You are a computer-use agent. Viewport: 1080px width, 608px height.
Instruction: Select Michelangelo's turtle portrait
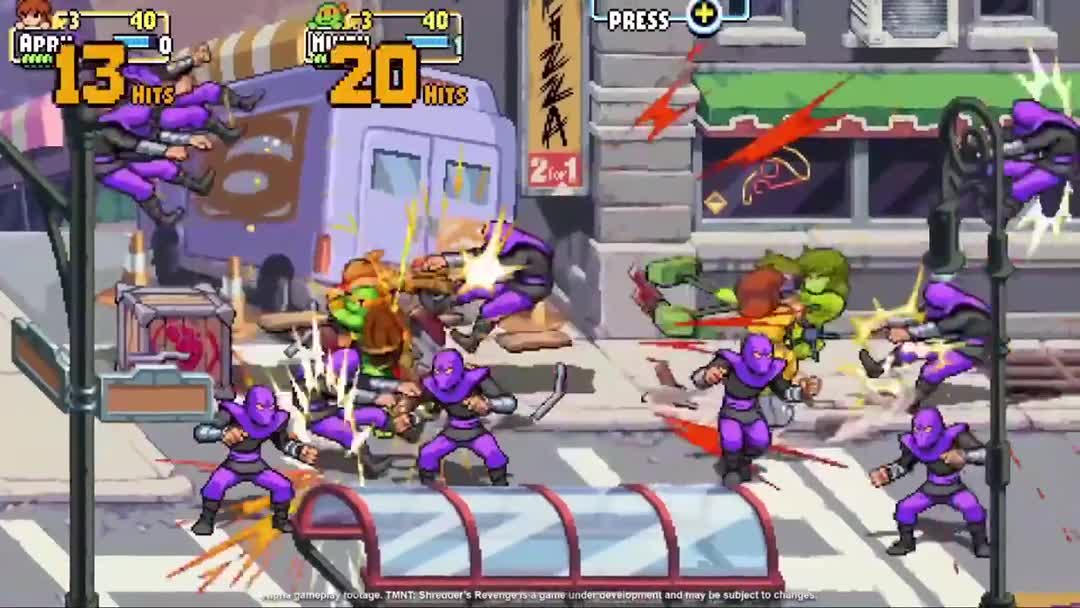[326, 16]
